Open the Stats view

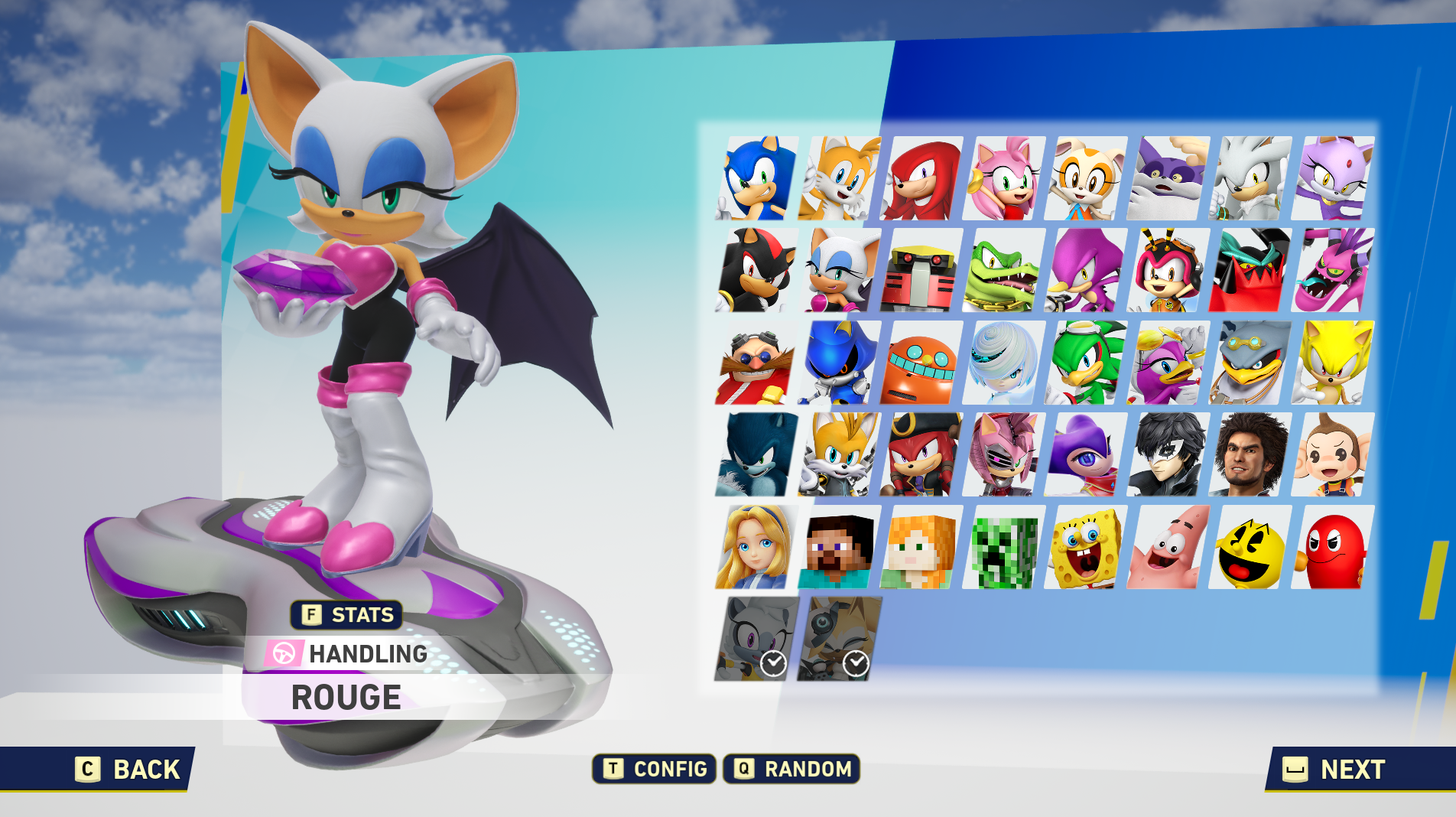click(347, 614)
